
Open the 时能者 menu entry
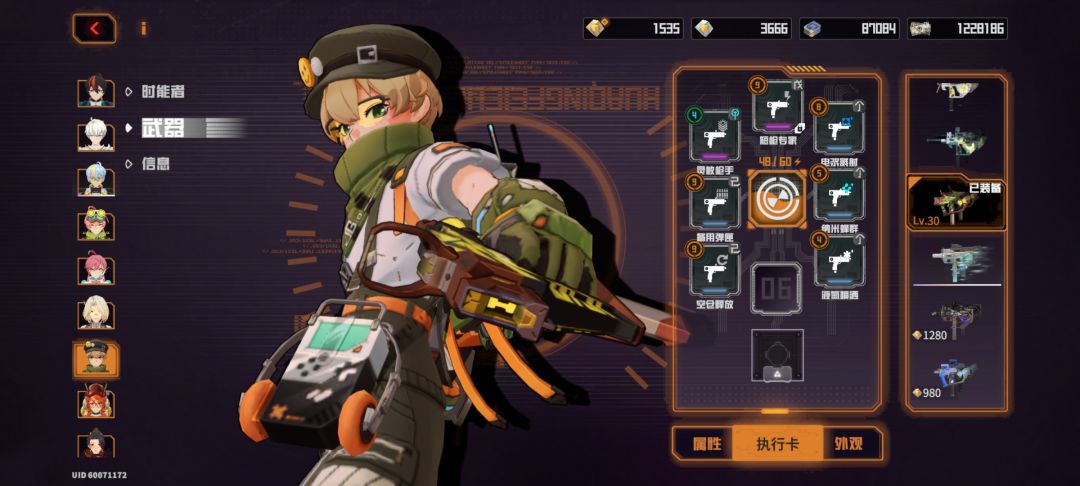162,91
